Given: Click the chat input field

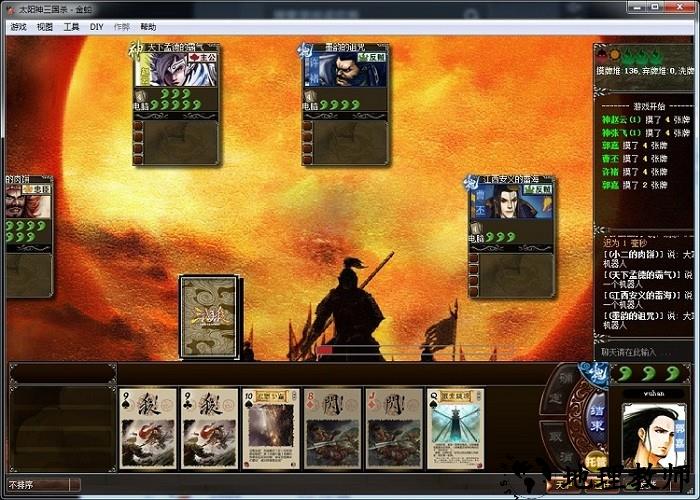Looking at the screenshot, I should [x=640, y=352].
